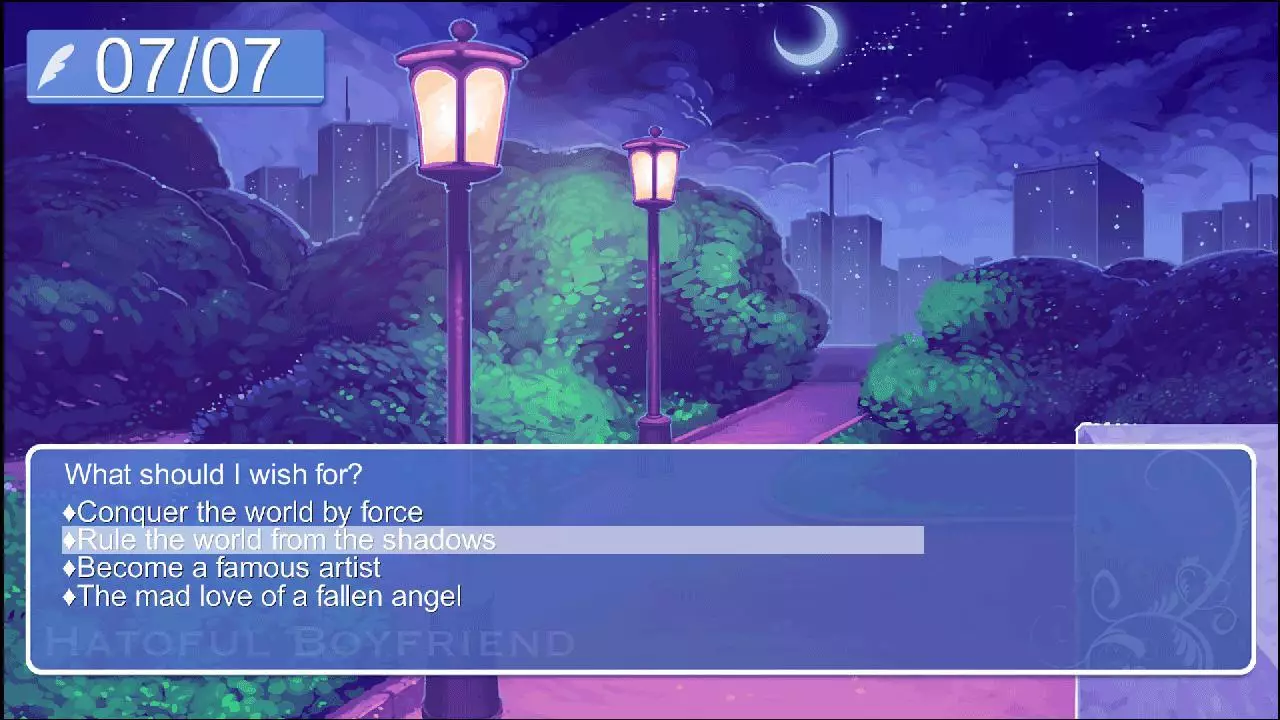Viewport: 1280px width, 720px height.
Task: Confirm the highlighted 'Rule the world from the shadows' choice
Action: click(x=278, y=539)
